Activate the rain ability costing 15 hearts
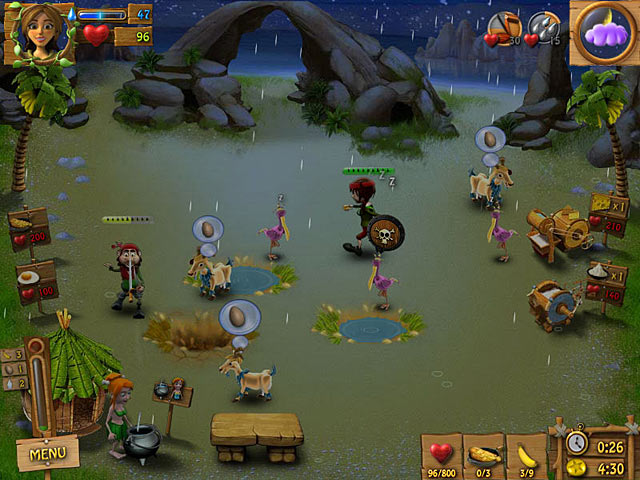 click(544, 28)
